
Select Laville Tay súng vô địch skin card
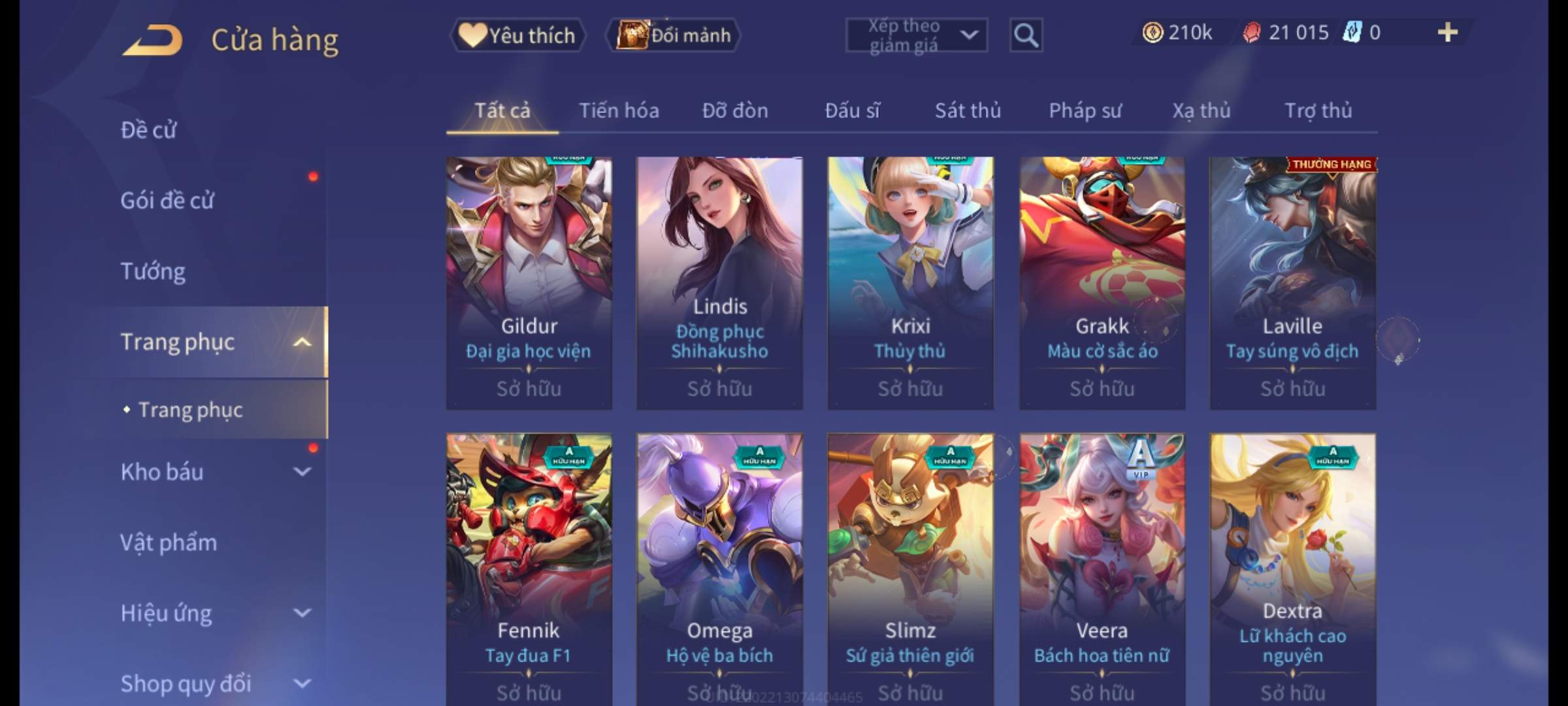pyautogui.click(x=1292, y=282)
